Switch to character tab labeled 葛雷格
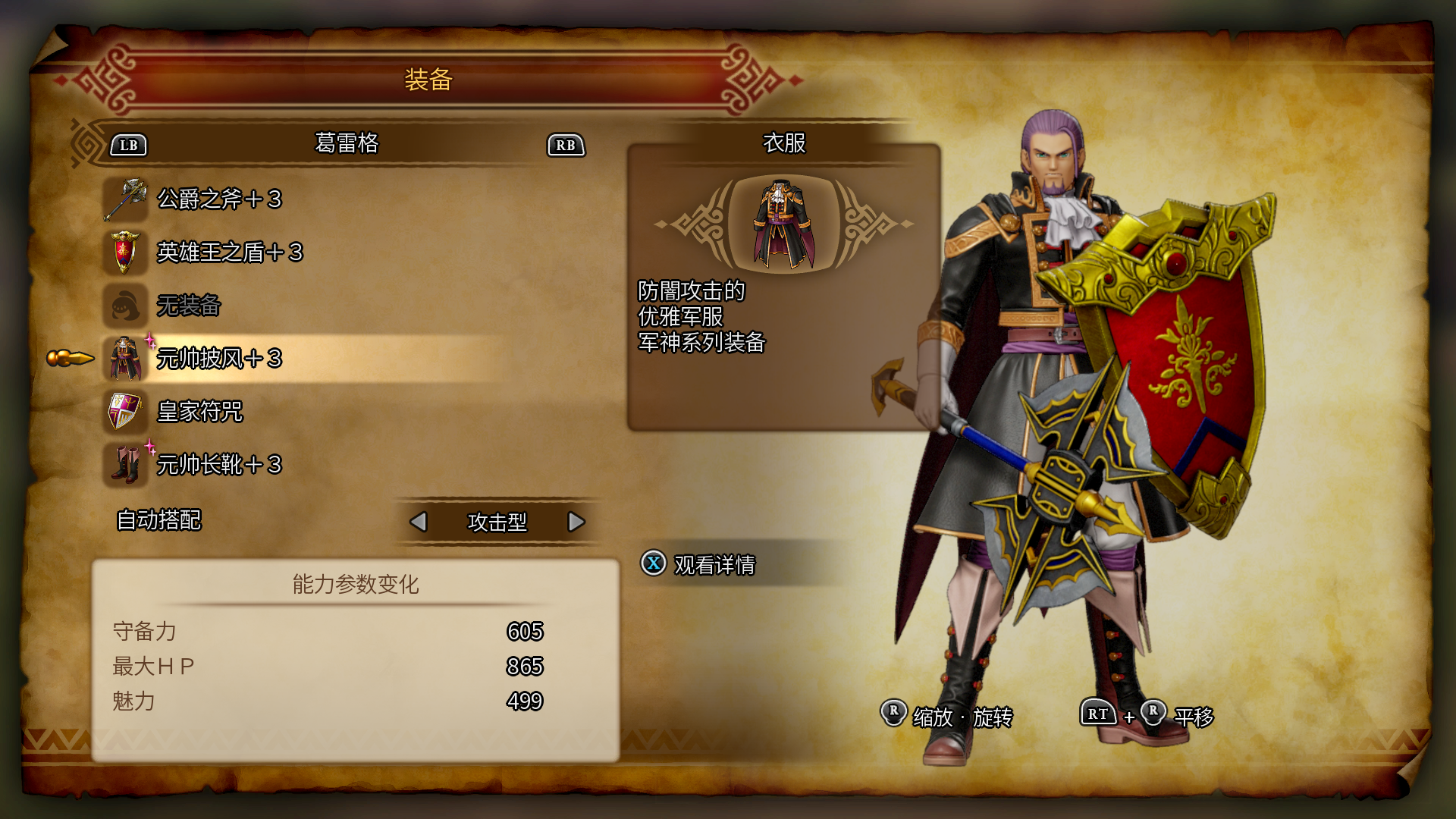1456x819 pixels. pyautogui.click(x=345, y=144)
